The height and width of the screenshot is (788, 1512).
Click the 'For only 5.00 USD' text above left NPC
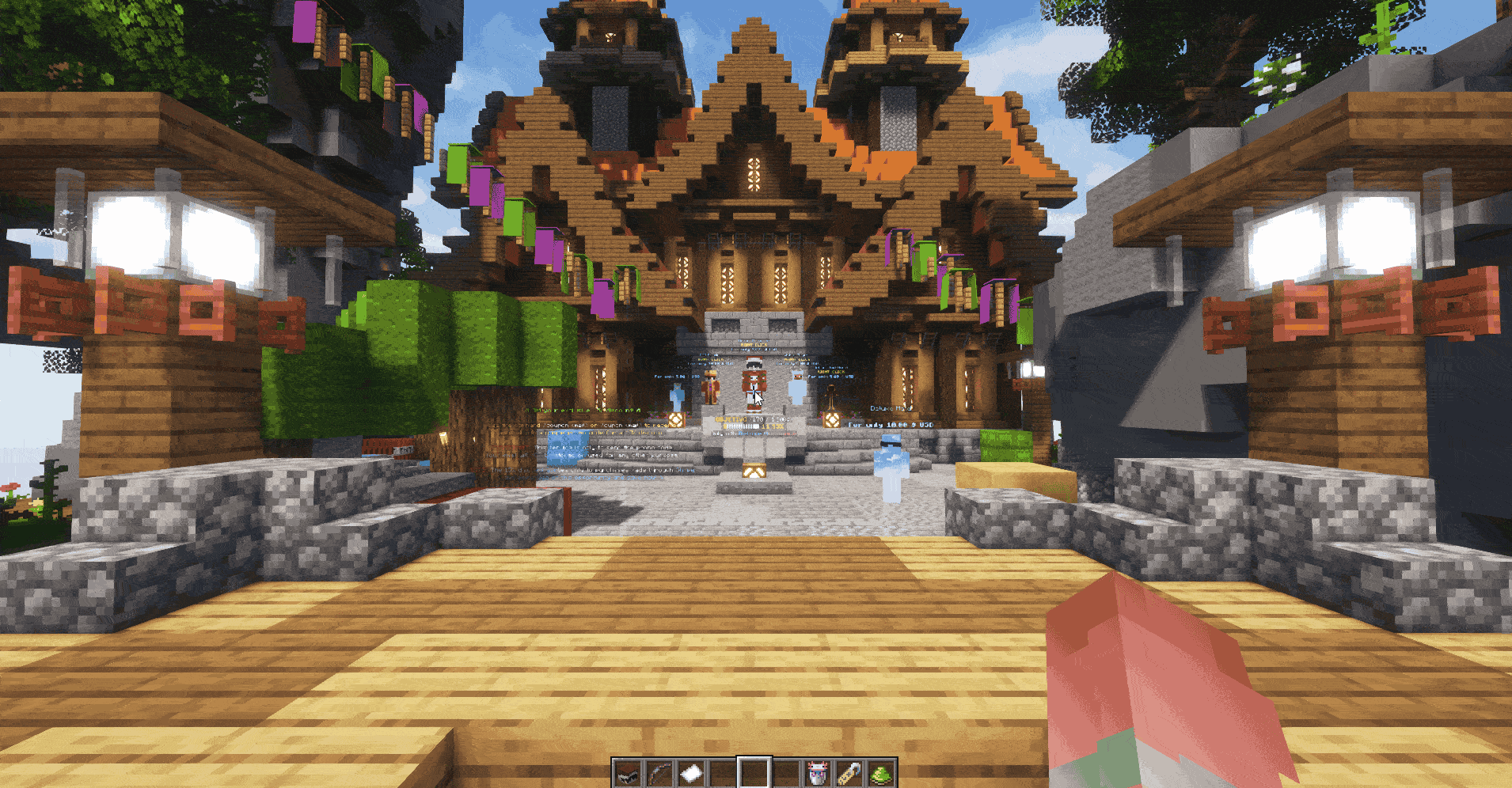click(x=677, y=377)
